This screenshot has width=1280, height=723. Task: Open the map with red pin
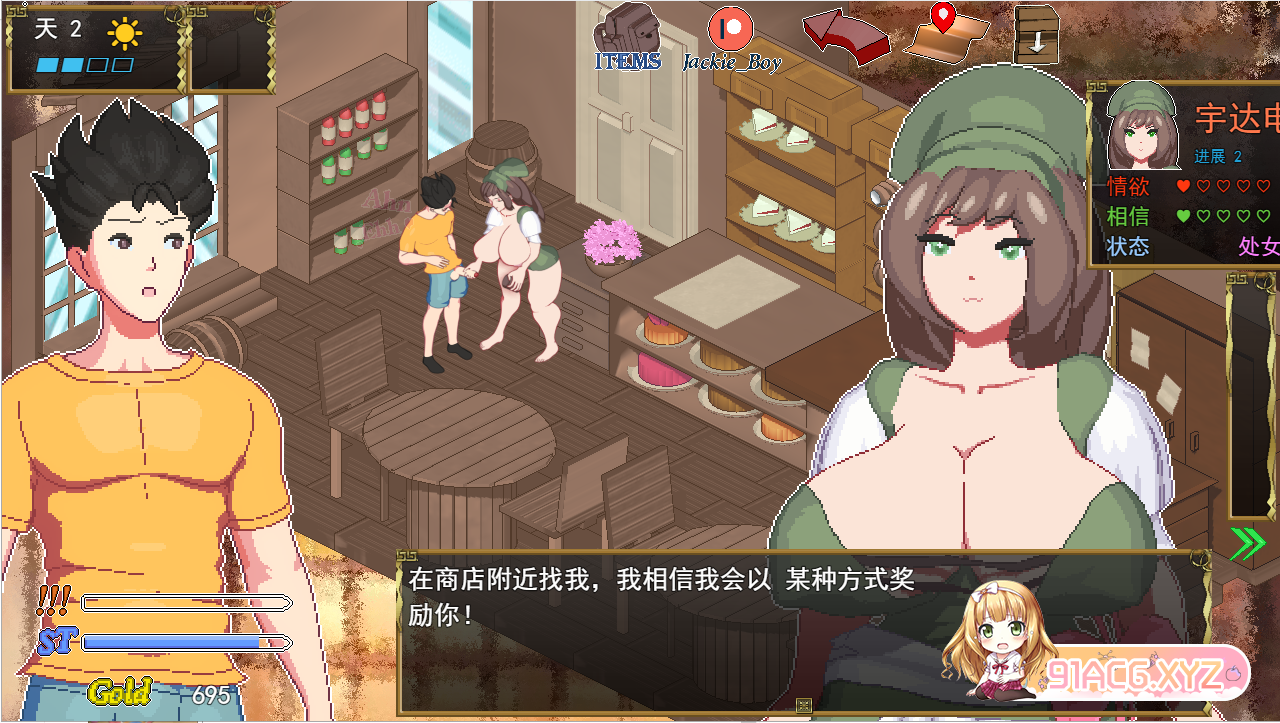pyautogui.click(x=944, y=33)
